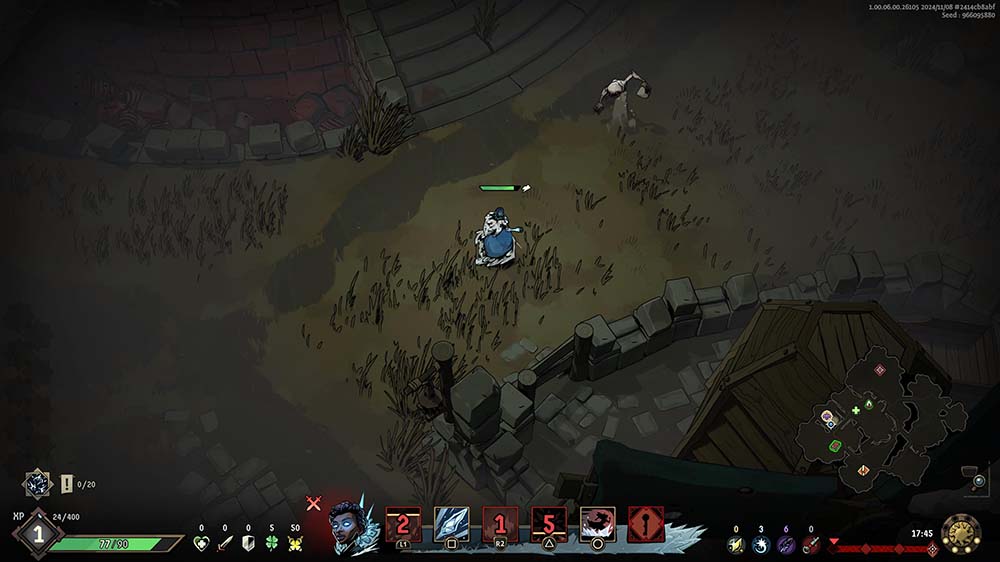Select the red diamond marker atop minimap
Viewport: 1000px width, 562px height.
point(880,369)
